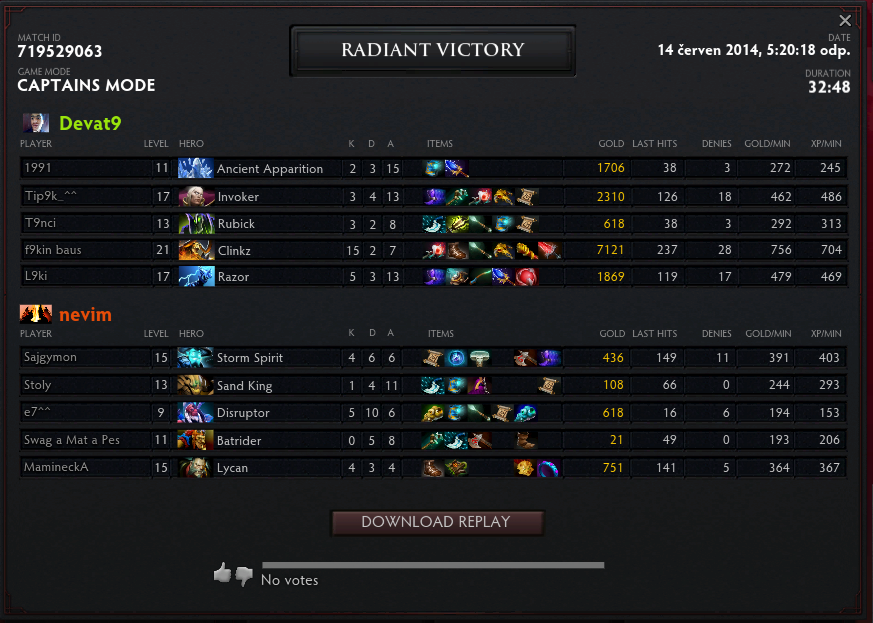873x623 pixels.
Task: Click the Clinkz hero portrait
Action: click(196, 250)
